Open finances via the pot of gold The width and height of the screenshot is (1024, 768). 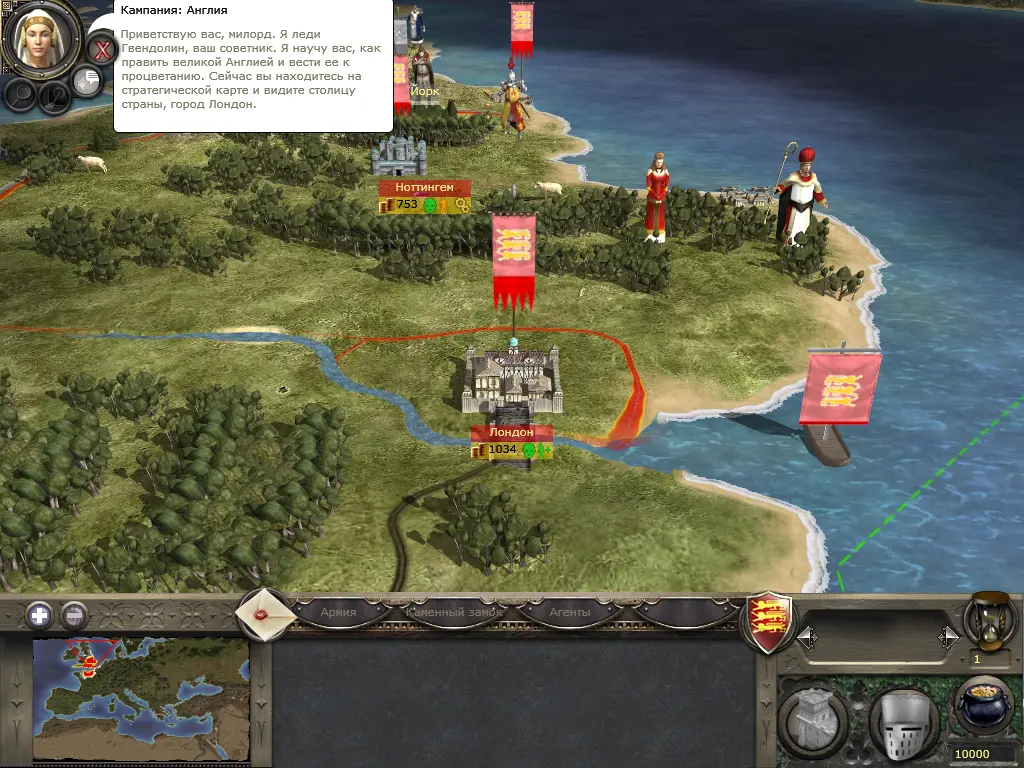tap(984, 706)
